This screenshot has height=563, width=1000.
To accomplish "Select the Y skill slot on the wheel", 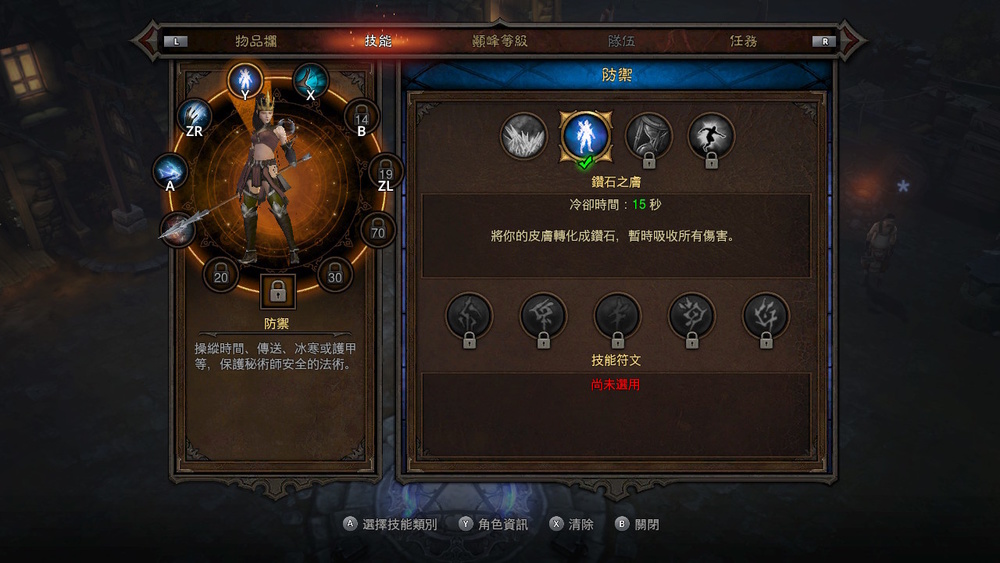I will click(245, 79).
